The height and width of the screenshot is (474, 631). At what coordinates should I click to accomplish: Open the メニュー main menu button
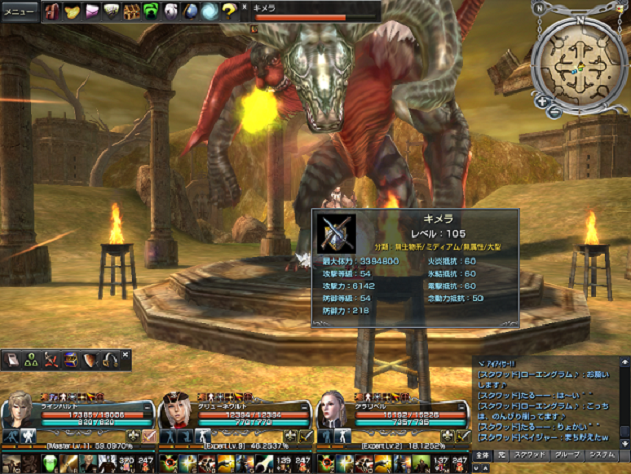[x=20, y=11]
